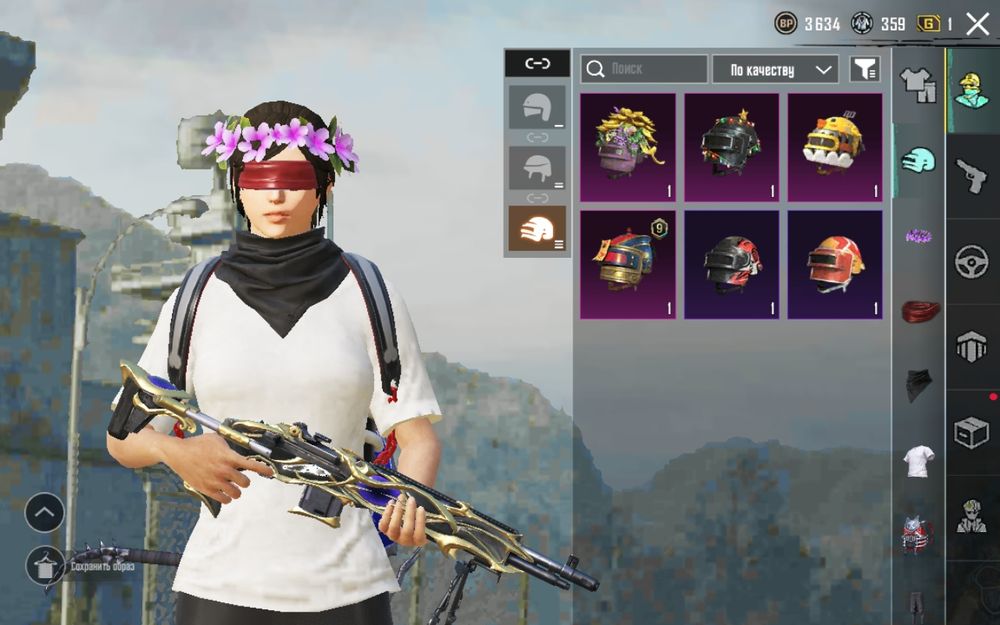Choose the black and red helmet skin
1000x625 pixels.
(x=731, y=264)
